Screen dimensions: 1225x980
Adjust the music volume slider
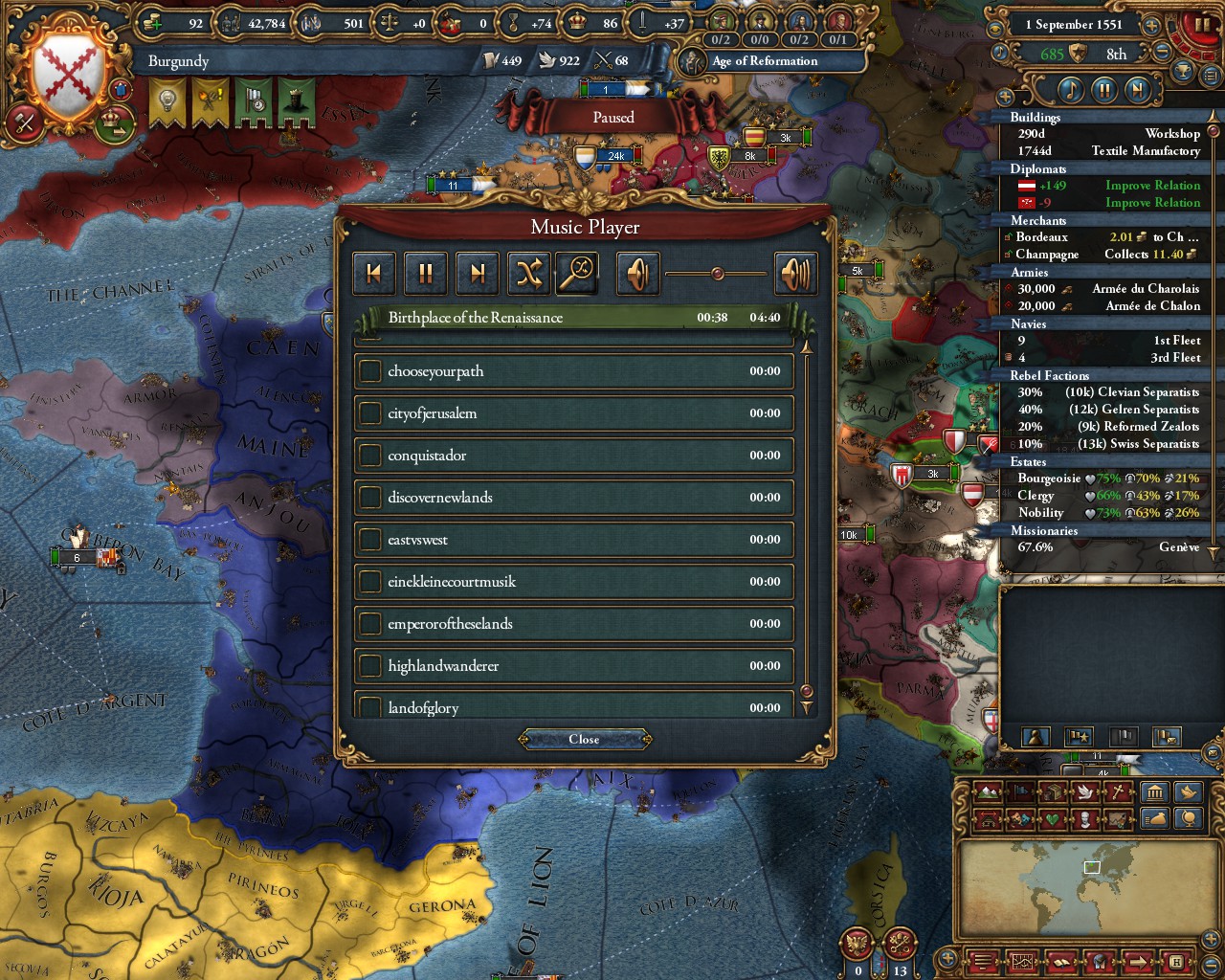click(717, 273)
